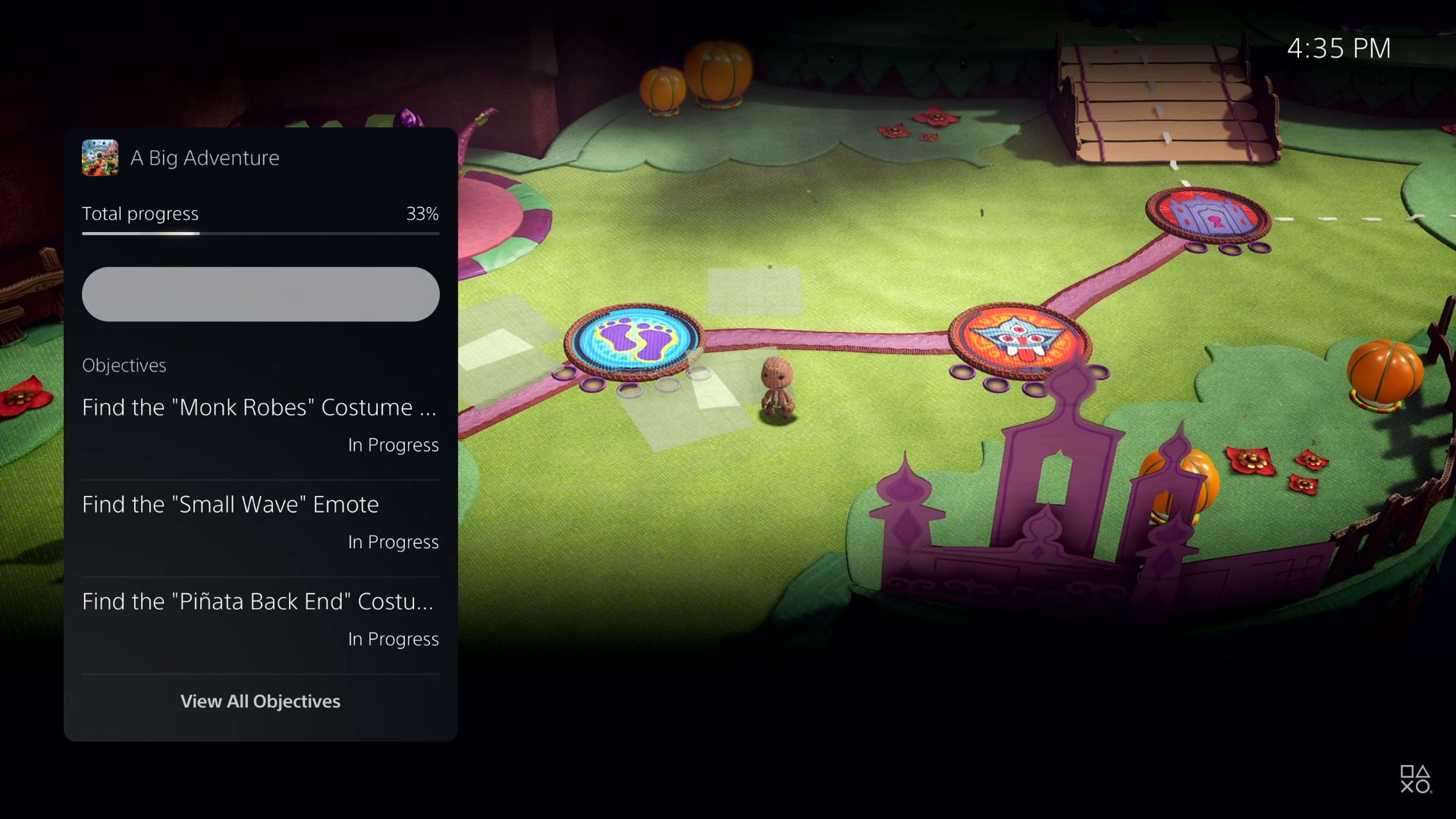The height and width of the screenshot is (819, 1456).
Task: Choose the "Piñata Back End" Costume objective
Action: 260,619
